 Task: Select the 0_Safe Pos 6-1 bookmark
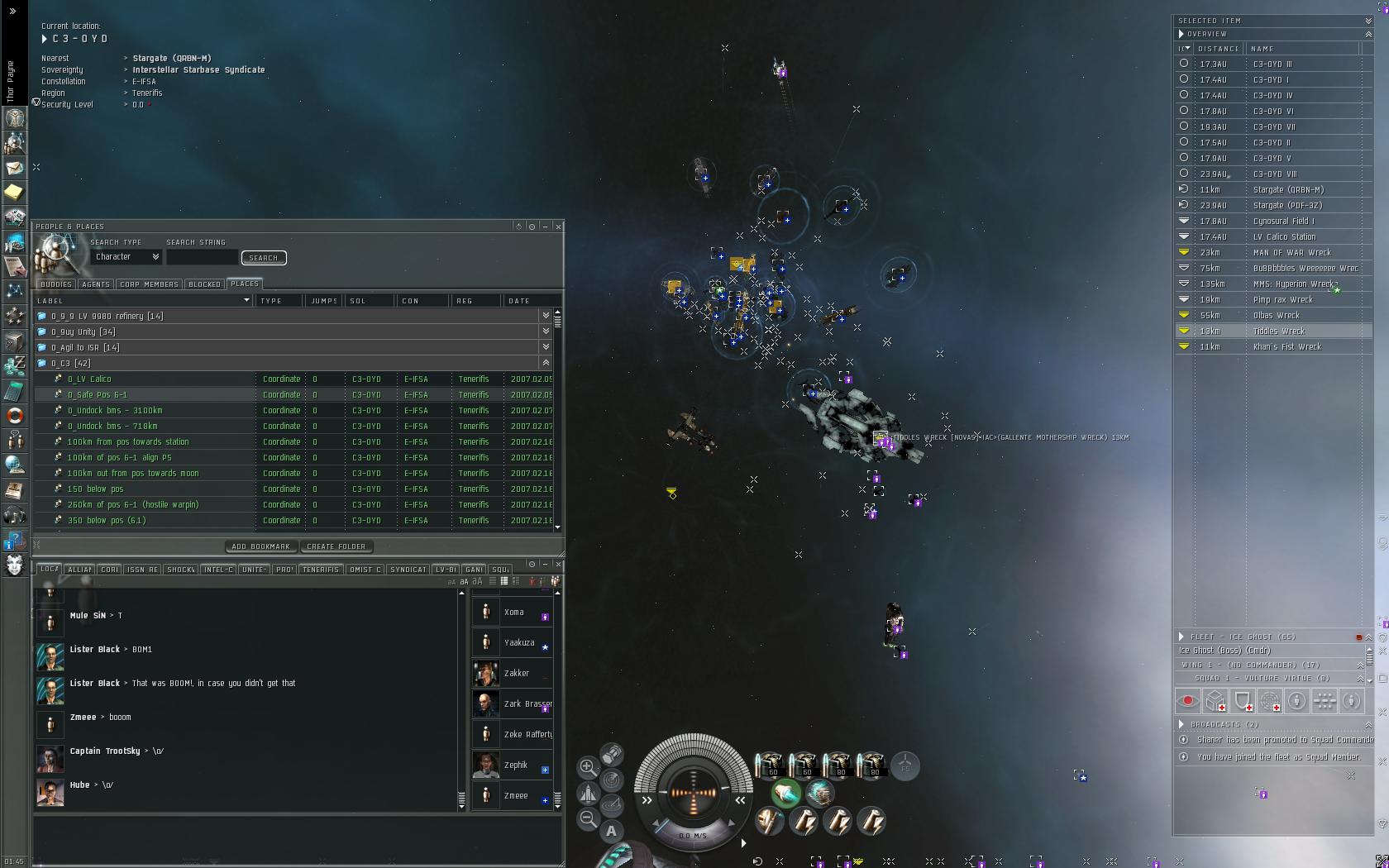98,394
